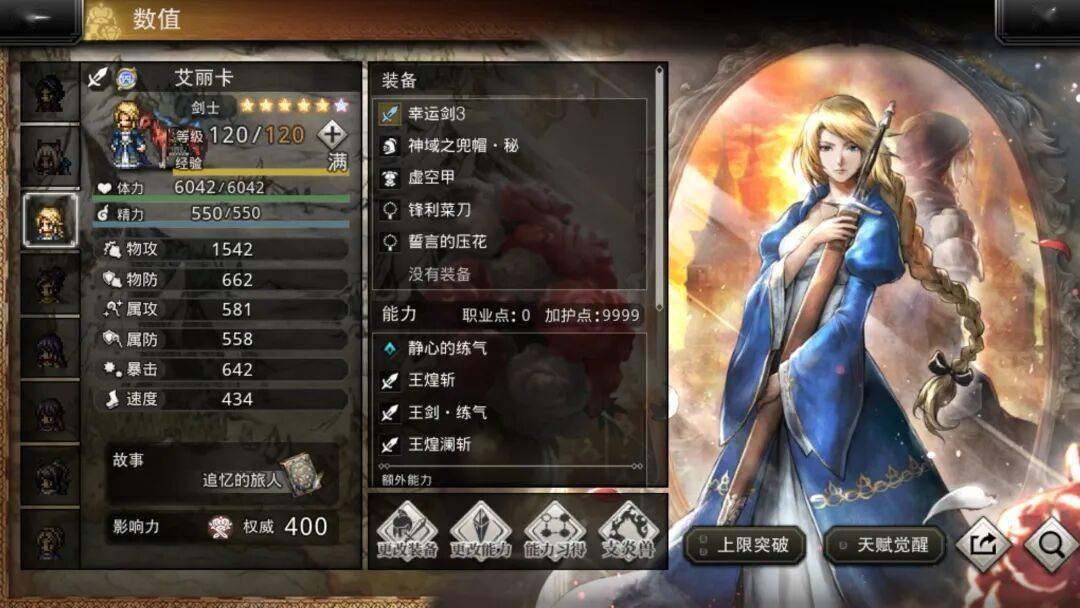This screenshot has width=1080, height=608.
Task: Go back with the top-left arrow button
Action: click(x=40, y=18)
